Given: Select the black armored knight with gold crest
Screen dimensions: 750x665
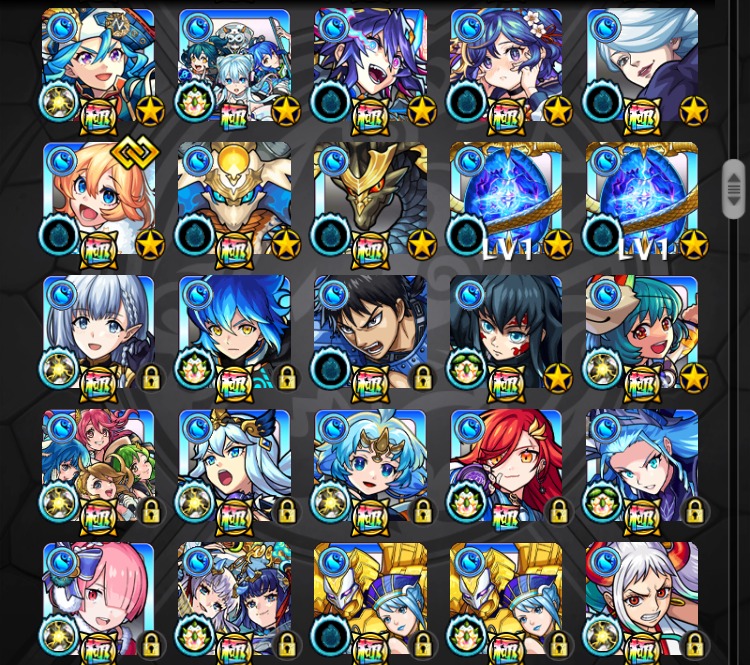Looking at the screenshot, I should tap(370, 198).
